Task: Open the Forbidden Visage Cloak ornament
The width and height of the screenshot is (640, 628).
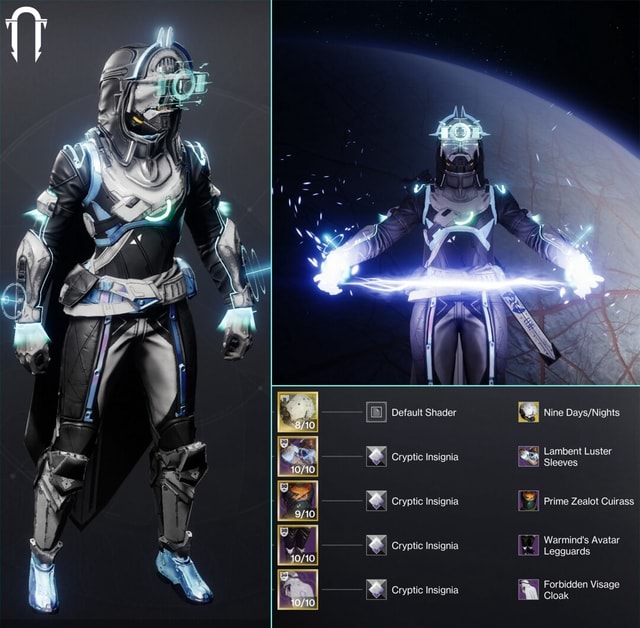Action: pyautogui.click(x=528, y=589)
